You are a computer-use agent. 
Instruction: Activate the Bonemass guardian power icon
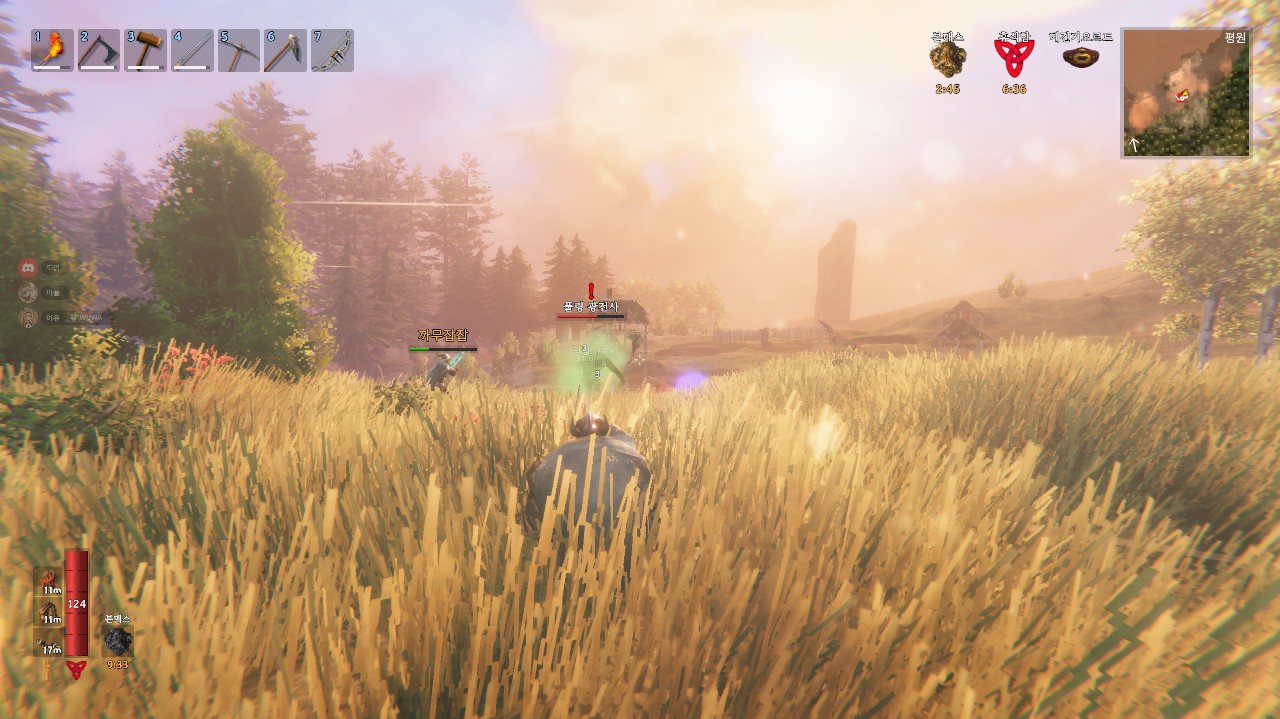(118, 641)
